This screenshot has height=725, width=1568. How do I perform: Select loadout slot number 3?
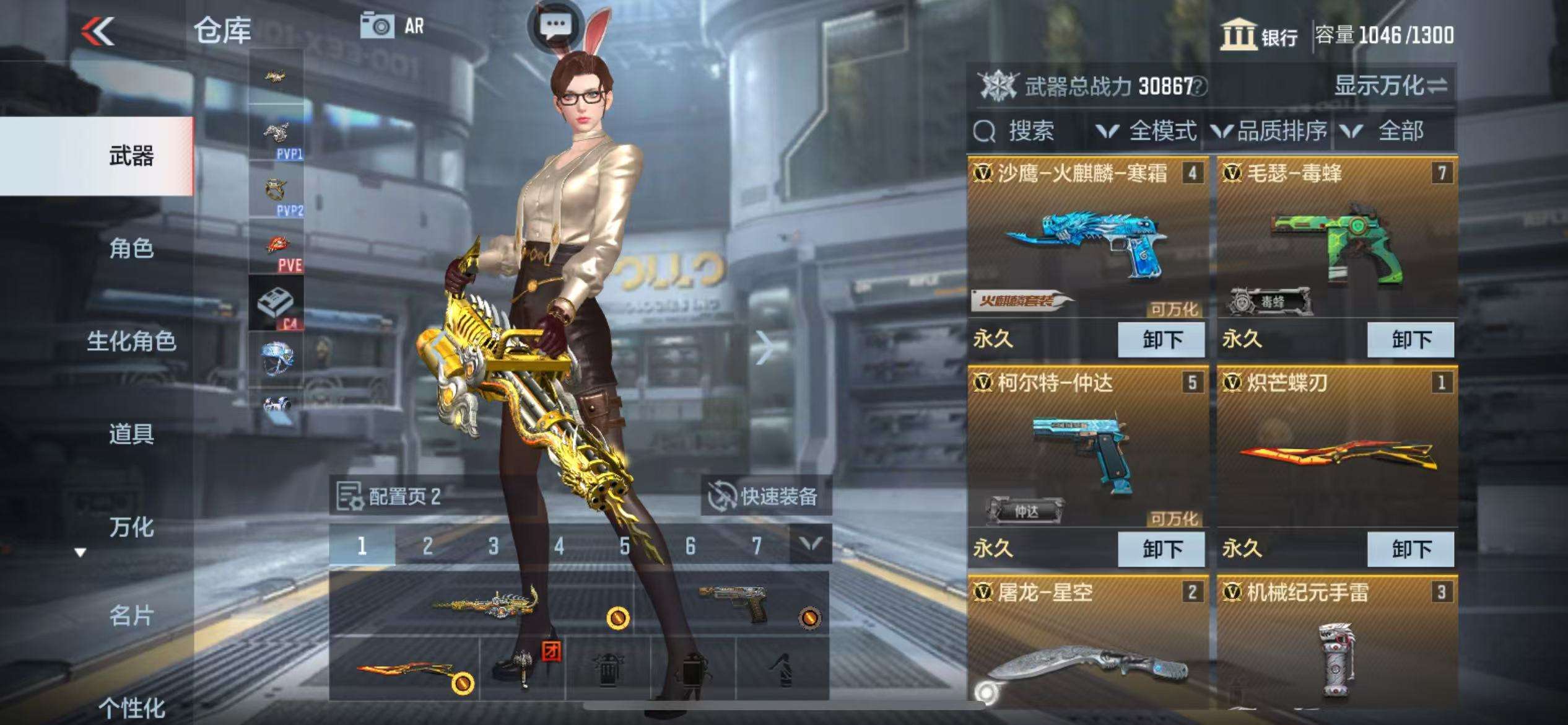pos(493,546)
